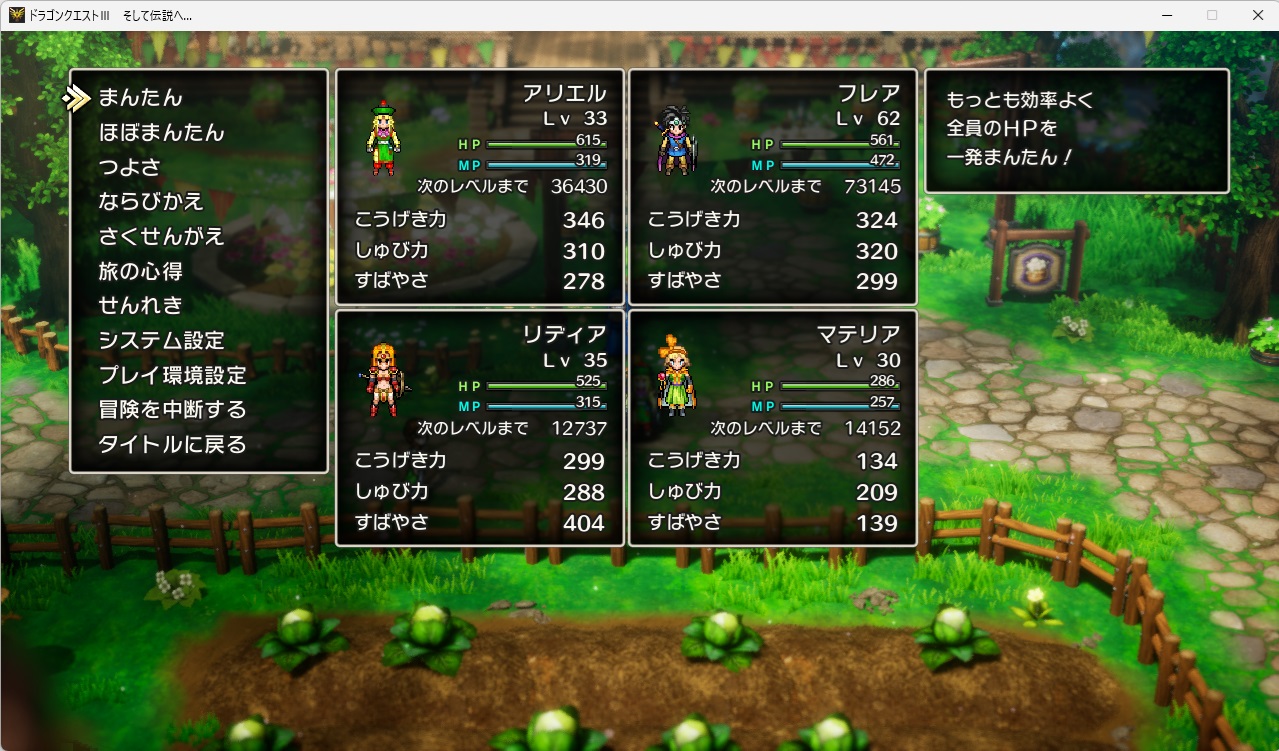Select アリエル's character panel

tap(479, 187)
